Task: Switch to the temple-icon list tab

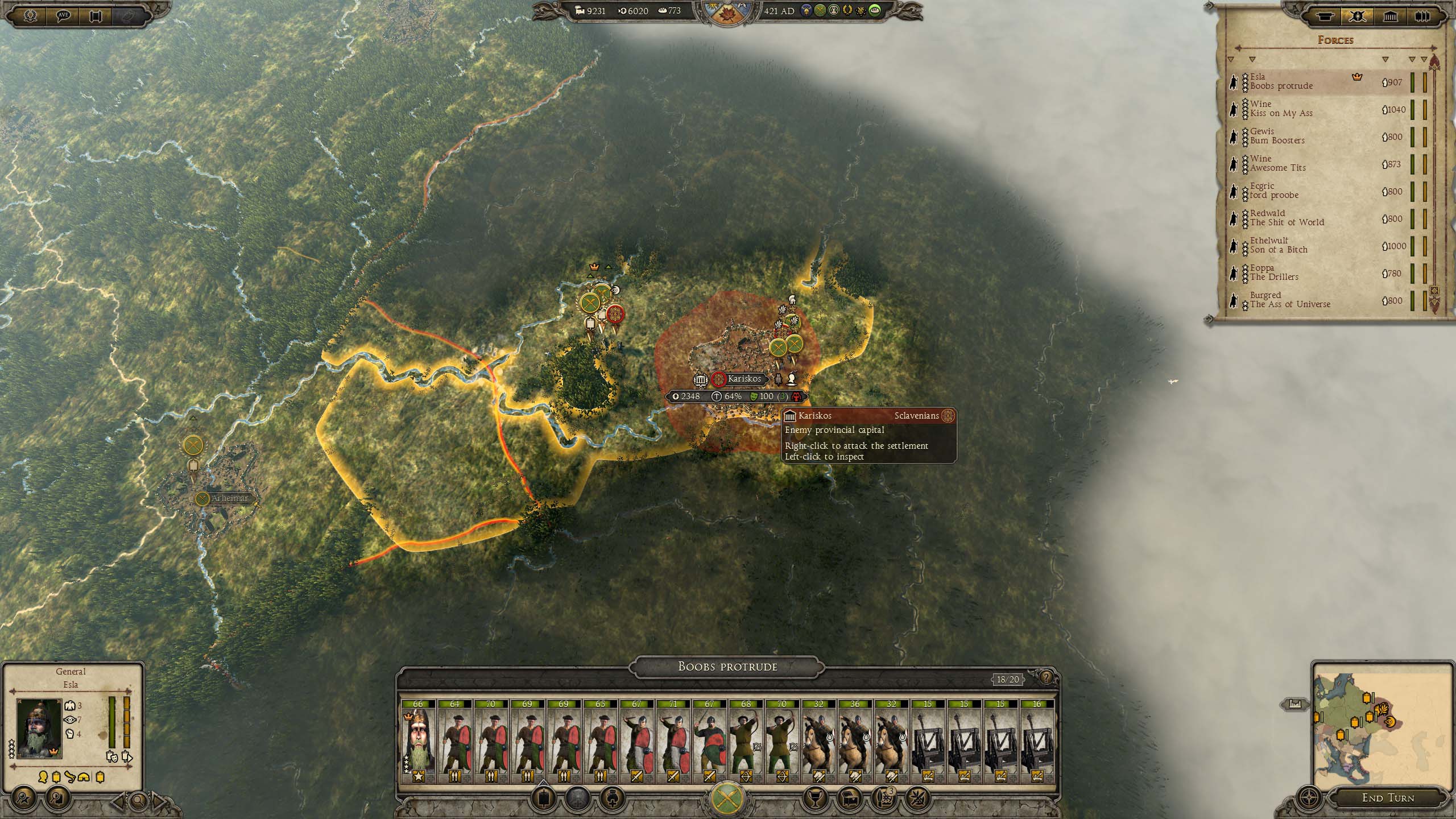Action: click(x=1390, y=16)
